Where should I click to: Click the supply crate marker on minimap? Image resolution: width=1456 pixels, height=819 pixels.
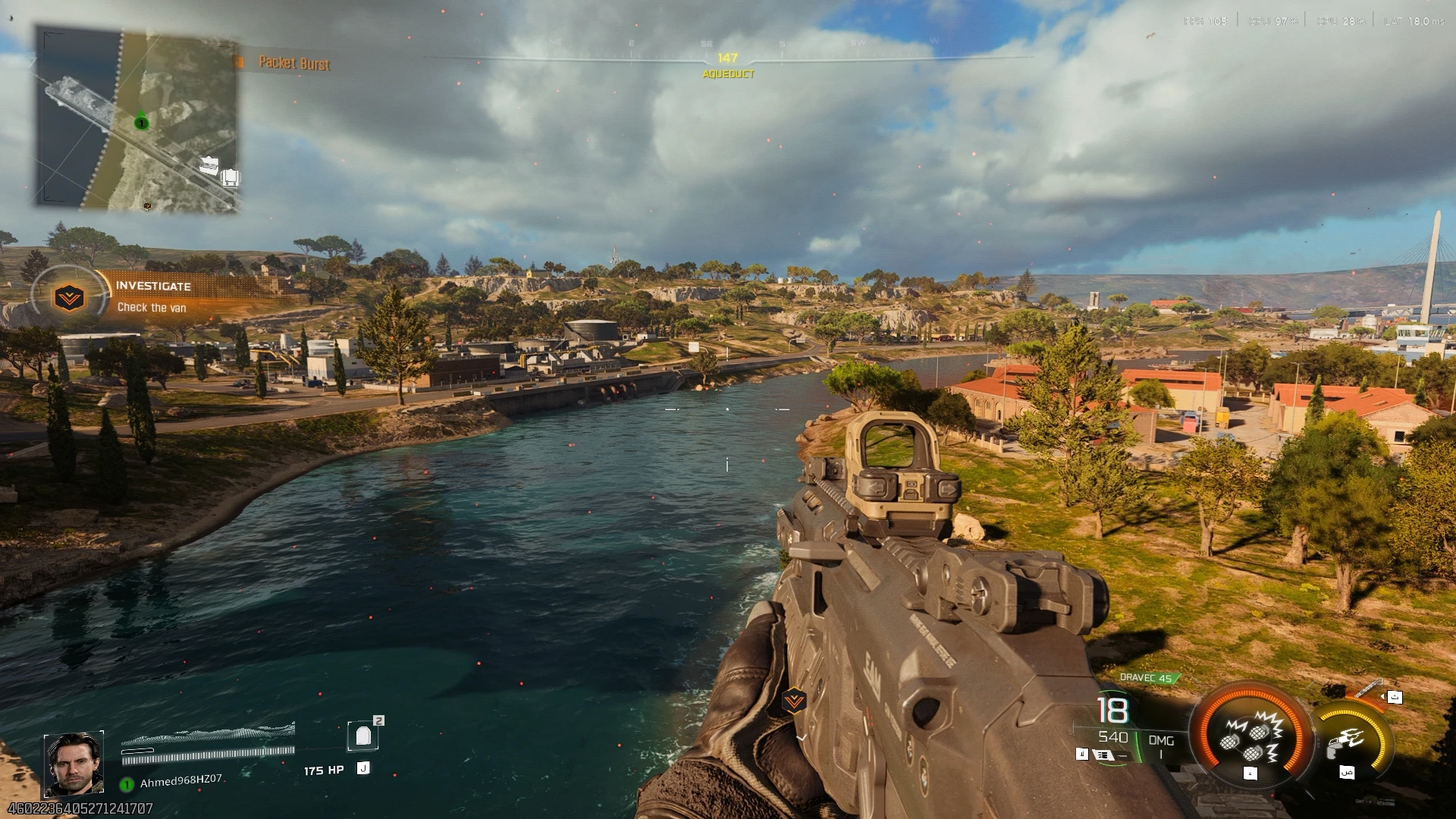209,165
